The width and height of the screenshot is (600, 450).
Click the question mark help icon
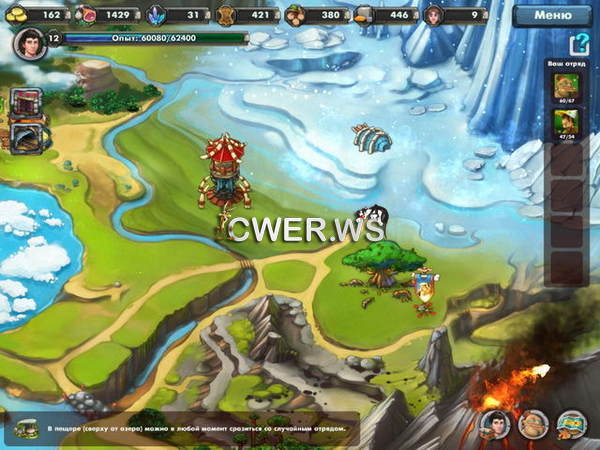577,45
